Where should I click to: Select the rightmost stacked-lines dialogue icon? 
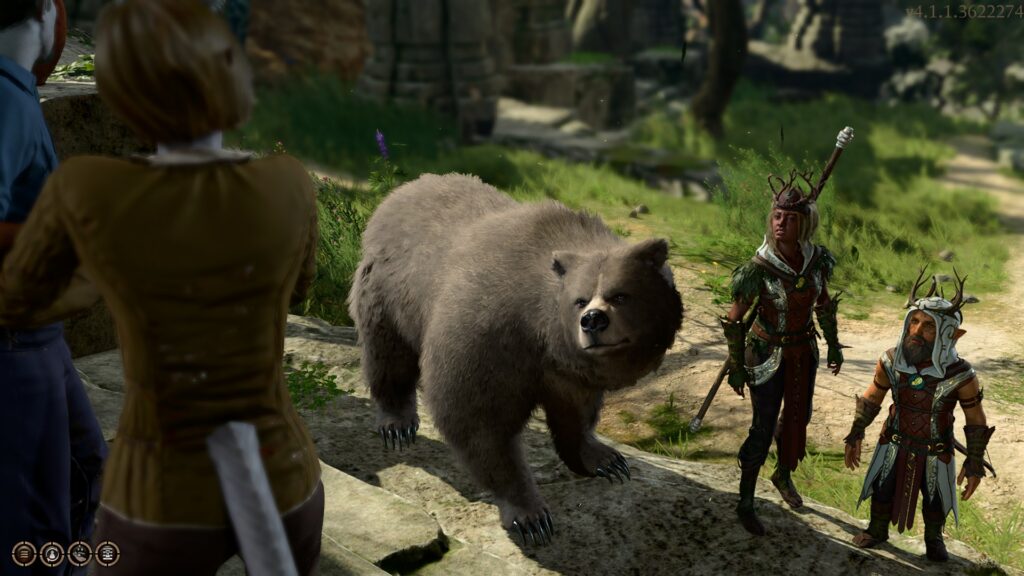tap(107, 554)
